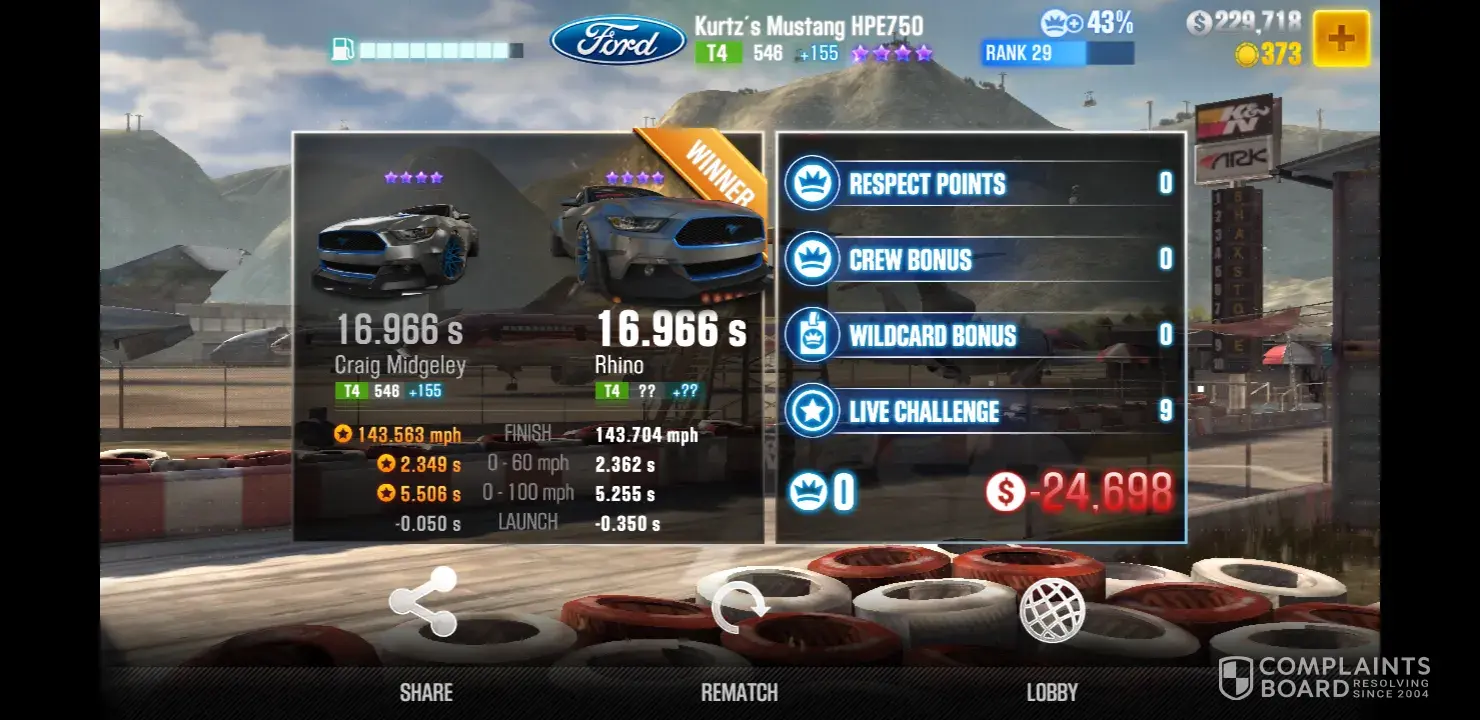Select the Ford logo badge
Image resolution: width=1480 pixels, height=720 pixels.
tap(618, 41)
